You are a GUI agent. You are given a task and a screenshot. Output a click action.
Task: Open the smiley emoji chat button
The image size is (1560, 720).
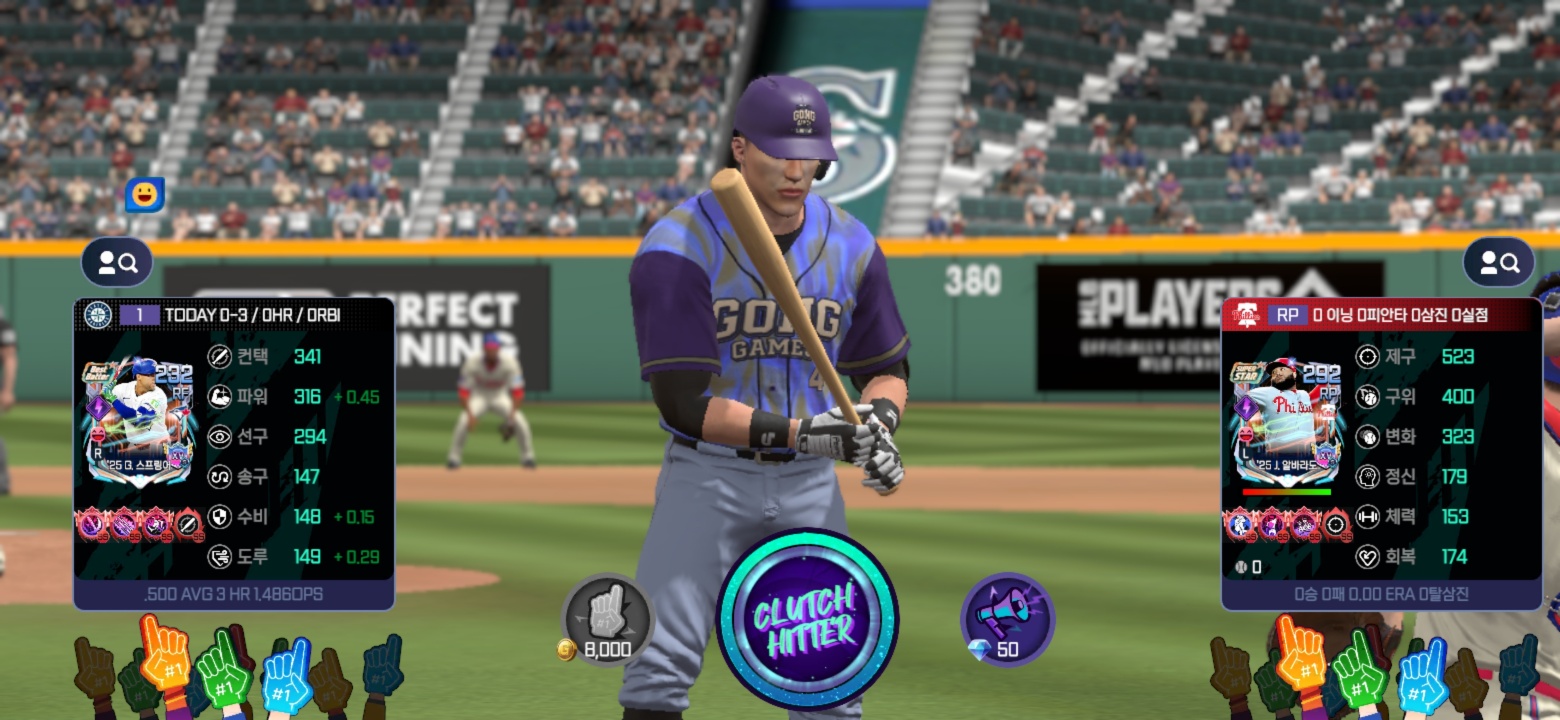click(144, 195)
